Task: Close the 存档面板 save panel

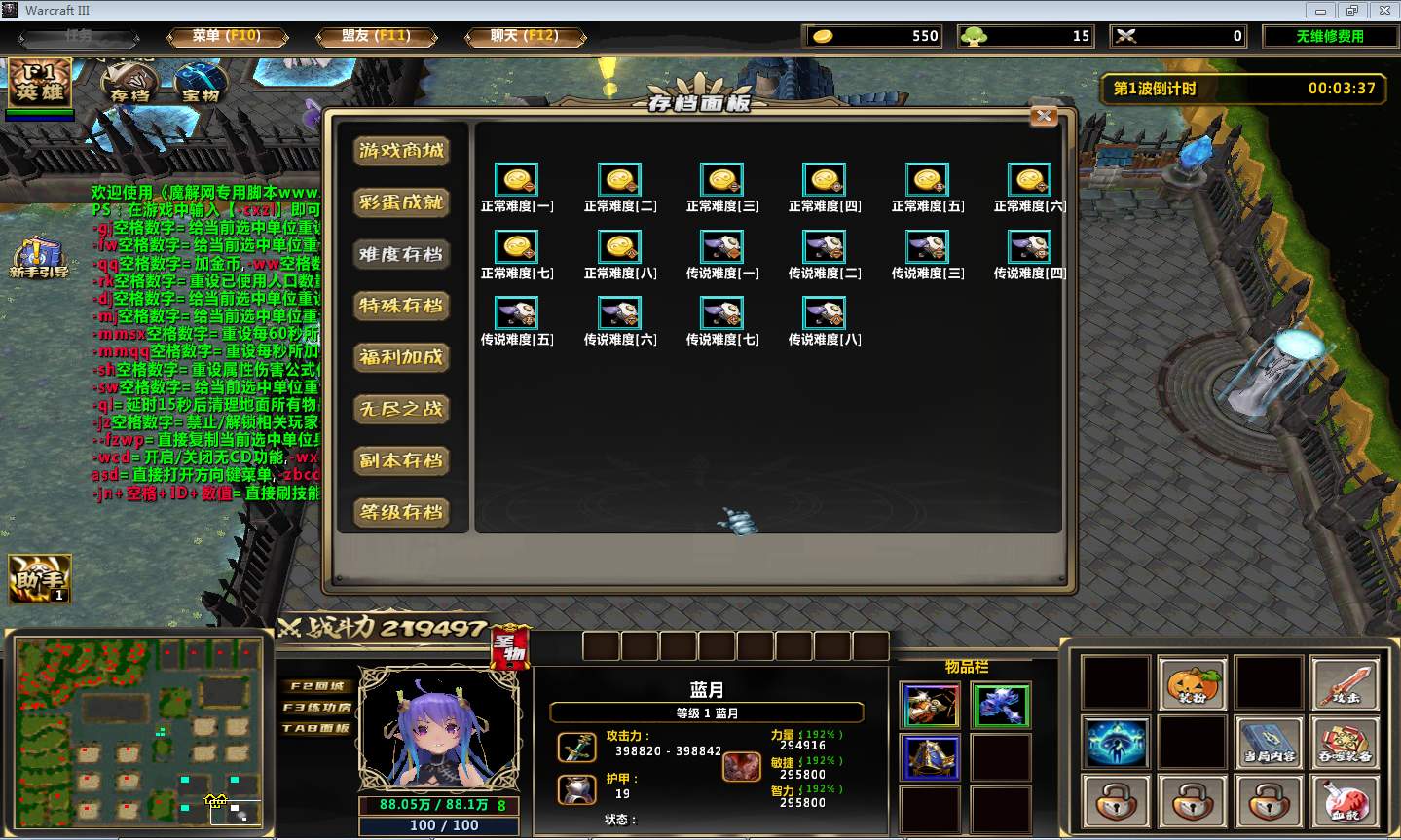Action: coord(1044,116)
